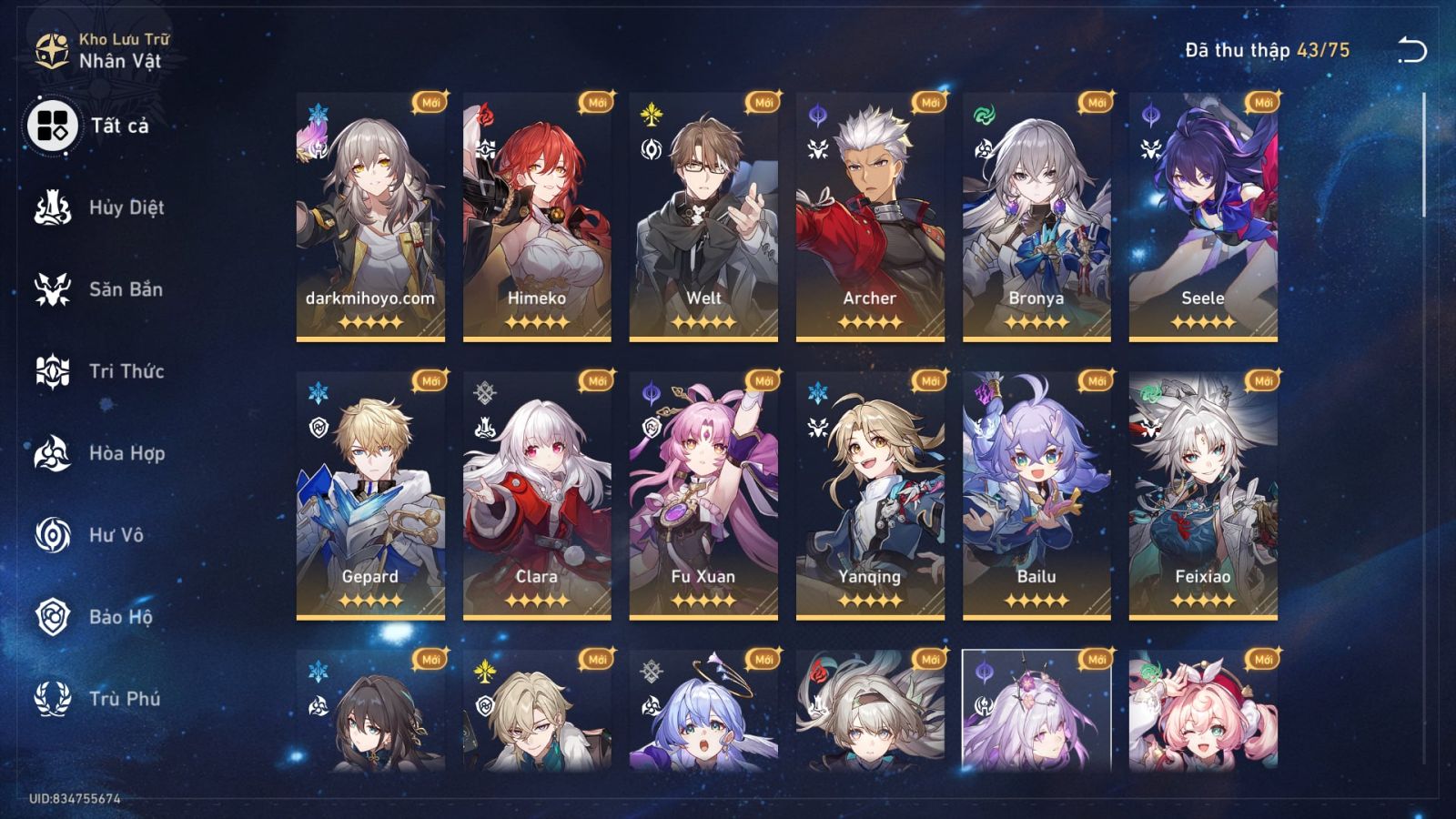Filter by the Trù Phú abundance icon

(52, 699)
